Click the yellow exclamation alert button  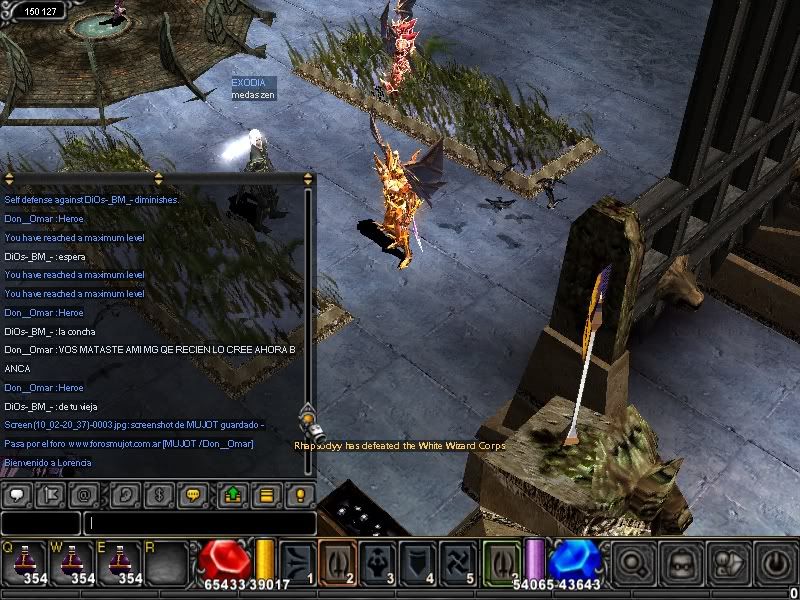(x=298, y=494)
